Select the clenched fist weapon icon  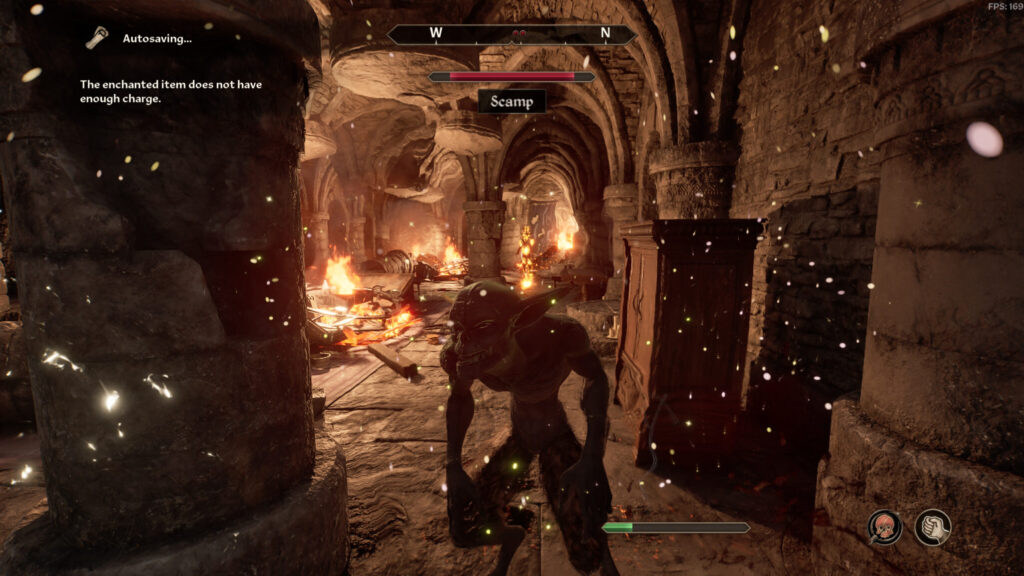pyautogui.click(x=932, y=527)
